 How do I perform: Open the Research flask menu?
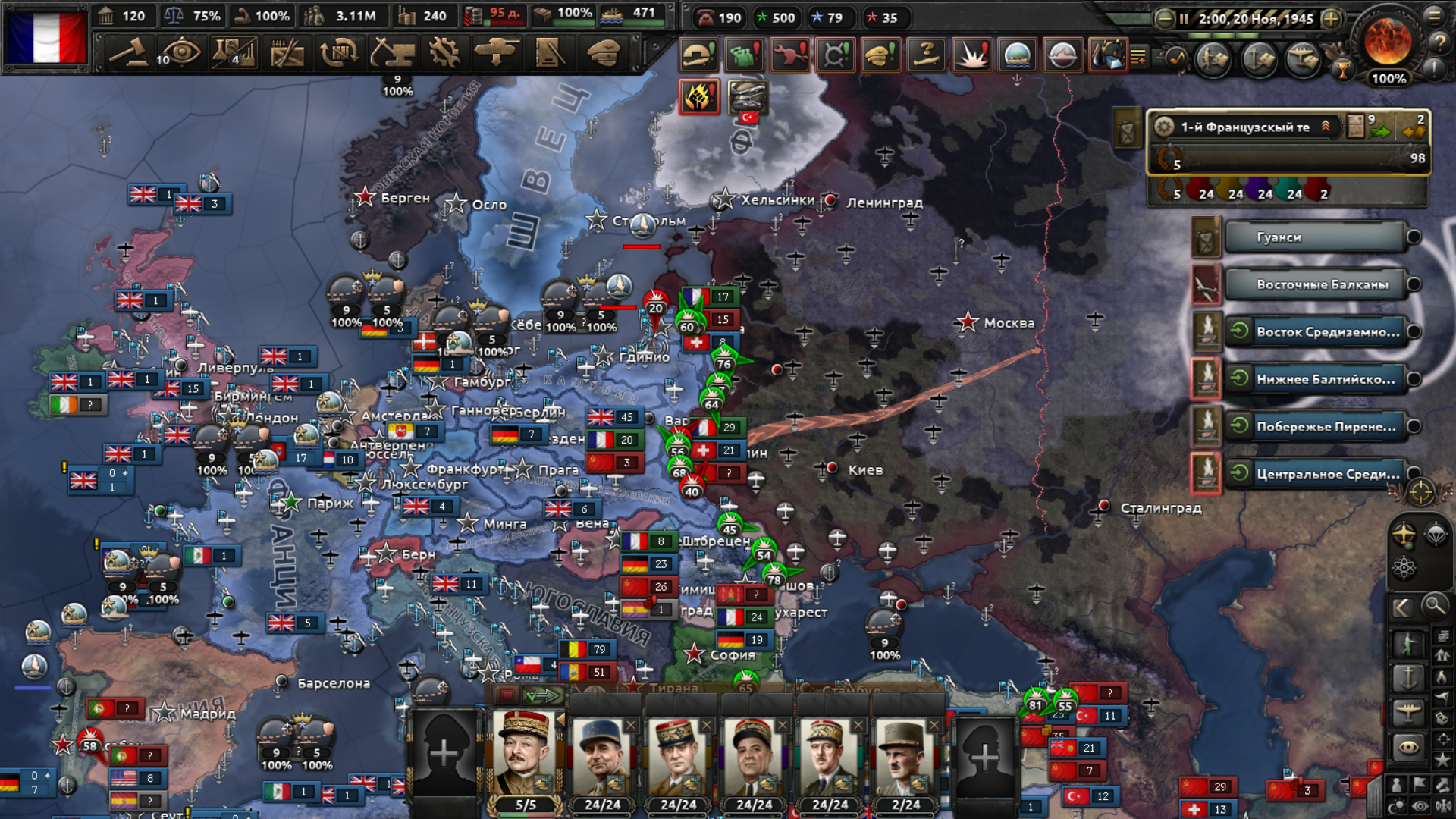pos(234,53)
